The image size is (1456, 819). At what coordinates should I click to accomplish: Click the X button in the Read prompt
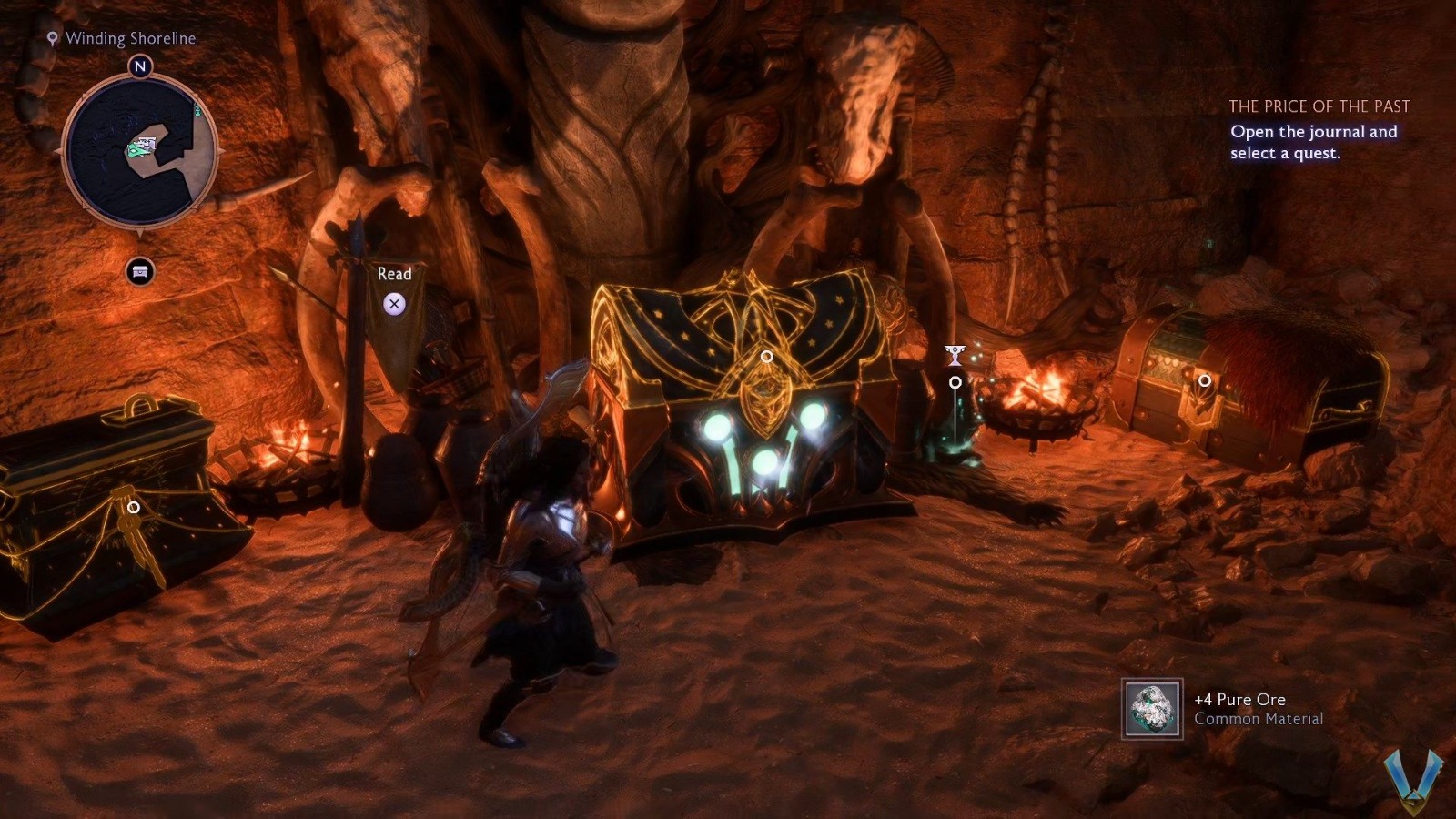pyautogui.click(x=394, y=304)
